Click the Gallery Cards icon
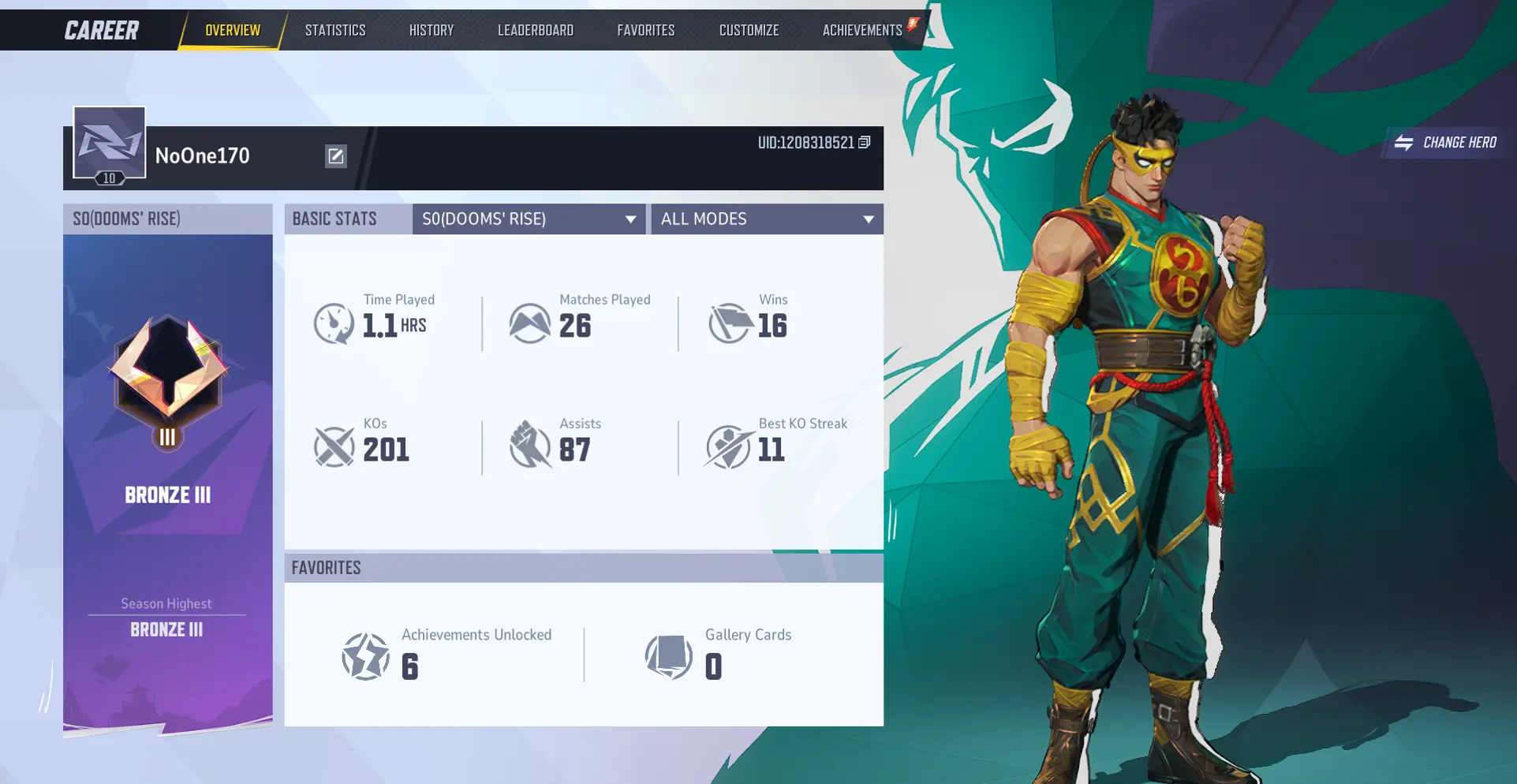This screenshot has height=784, width=1517. 670,655
